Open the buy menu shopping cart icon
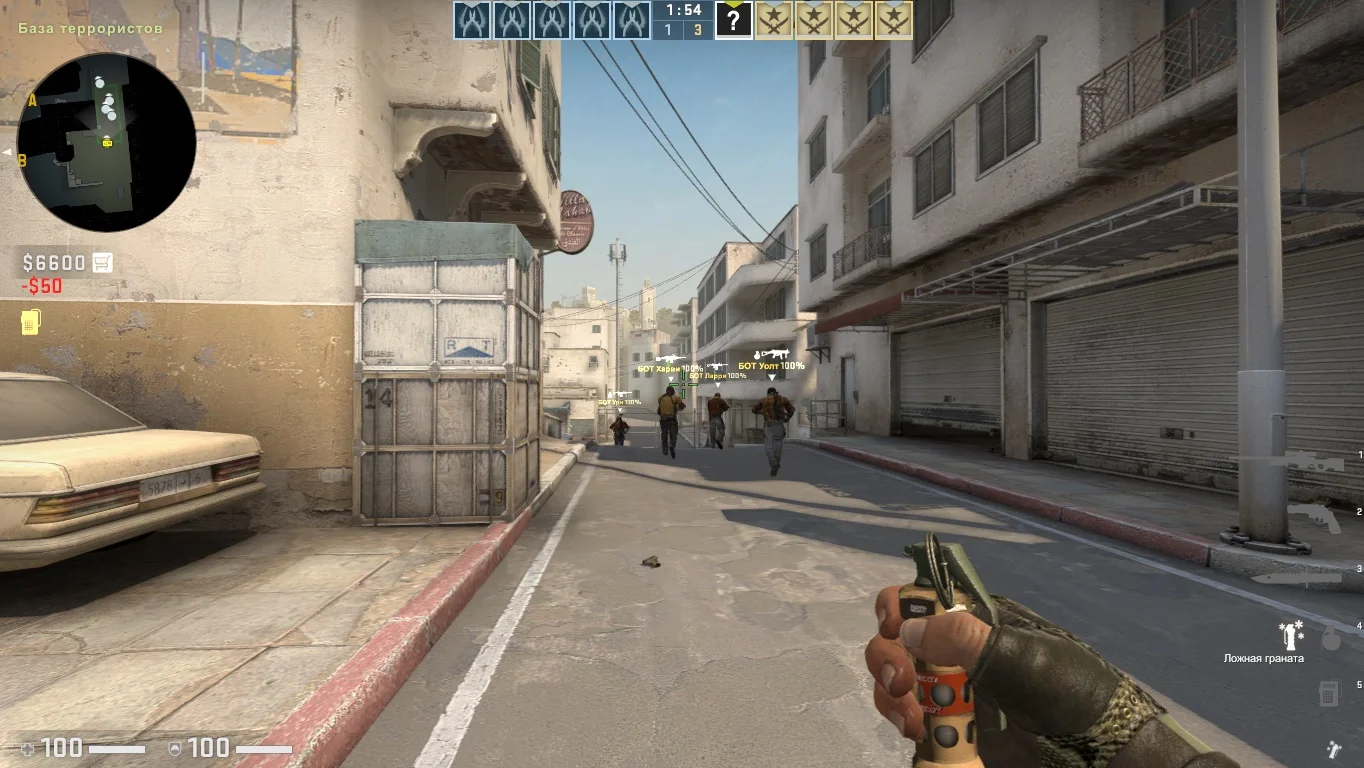Image resolution: width=1364 pixels, height=768 pixels. point(102,263)
